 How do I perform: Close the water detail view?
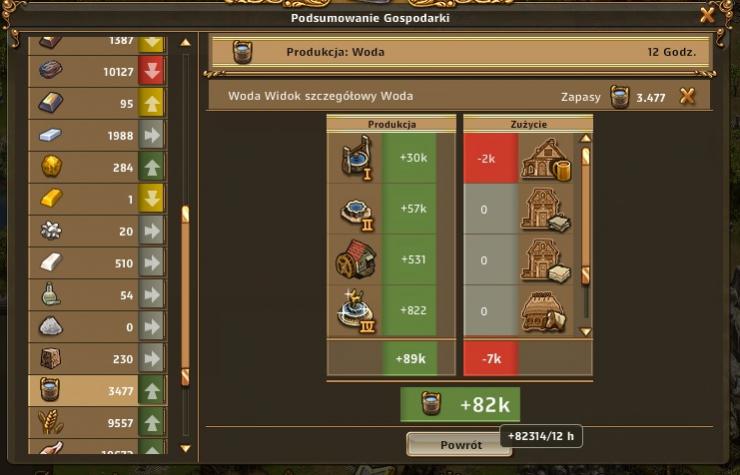coord(687,96)
